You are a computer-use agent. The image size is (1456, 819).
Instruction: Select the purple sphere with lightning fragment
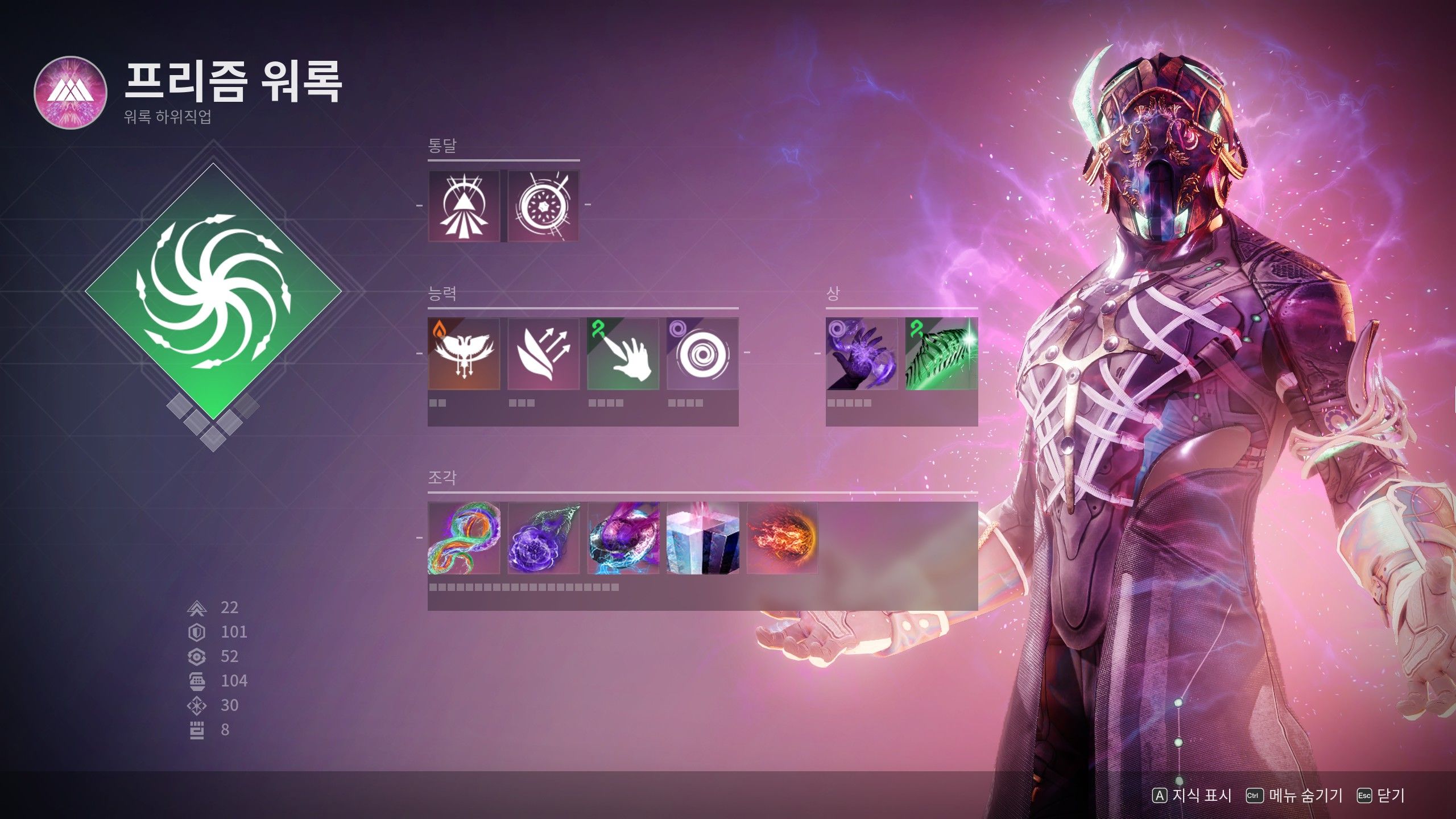[623, 538]
